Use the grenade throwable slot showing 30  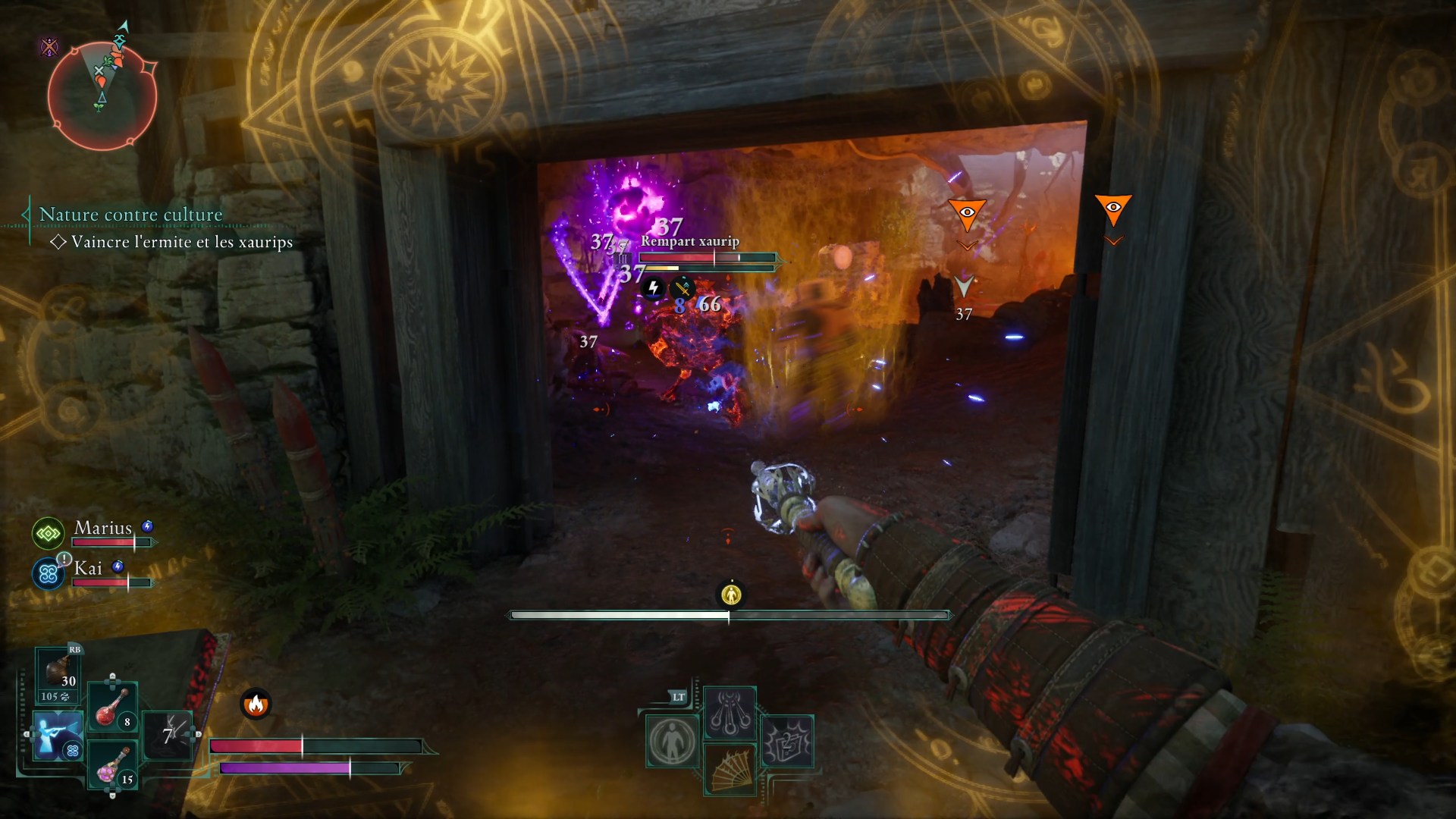point(58,673)
